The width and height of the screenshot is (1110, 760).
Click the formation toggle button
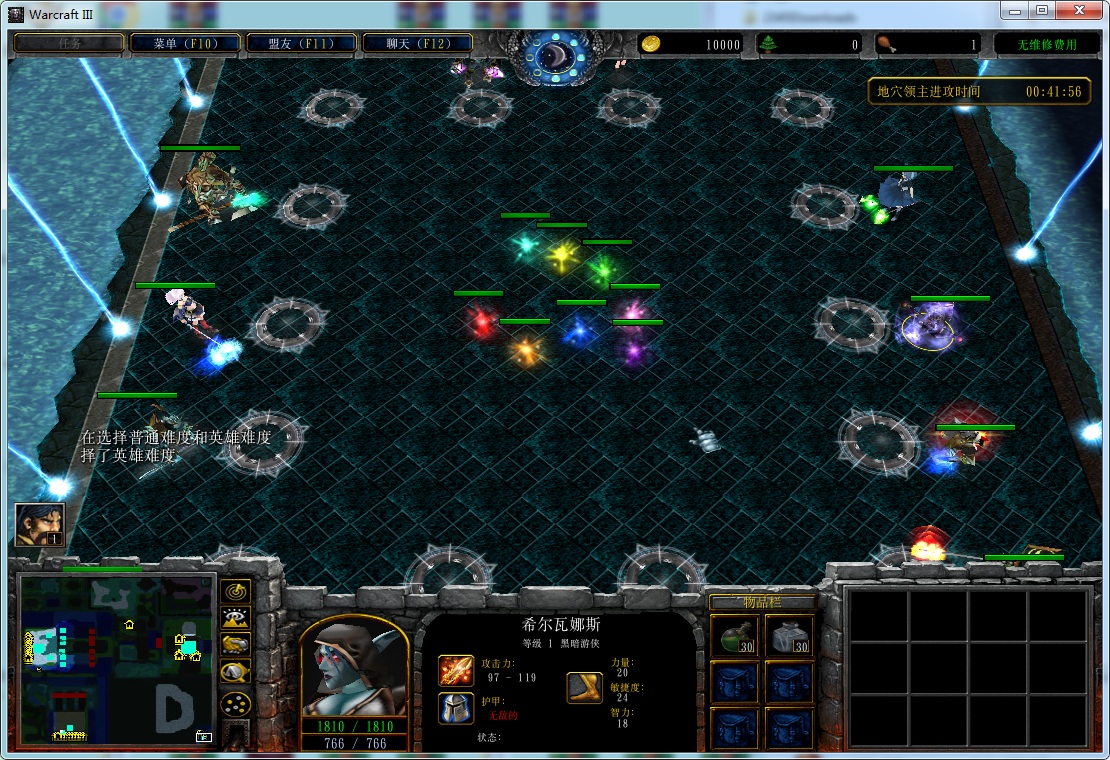tap(236, 704)
